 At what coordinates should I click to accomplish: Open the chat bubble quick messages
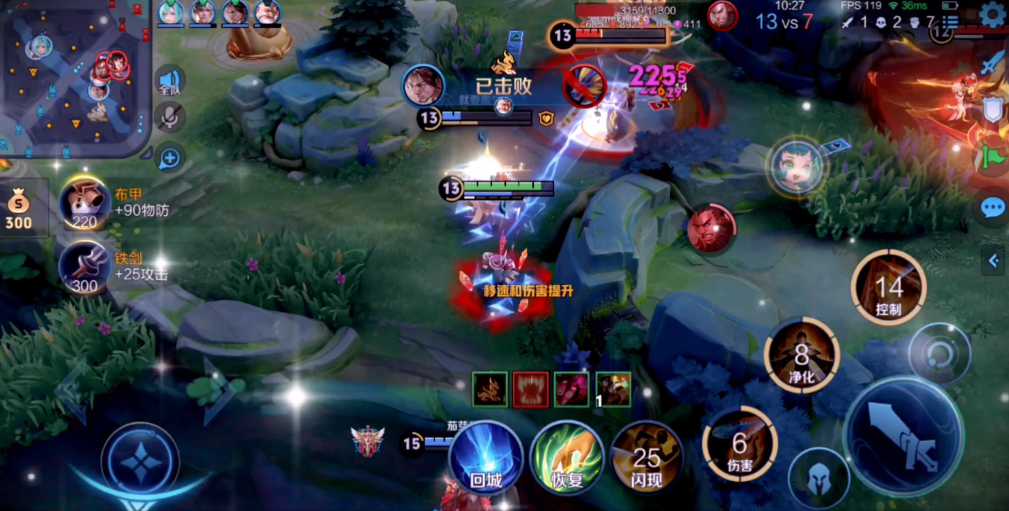(x=992, y=207)
